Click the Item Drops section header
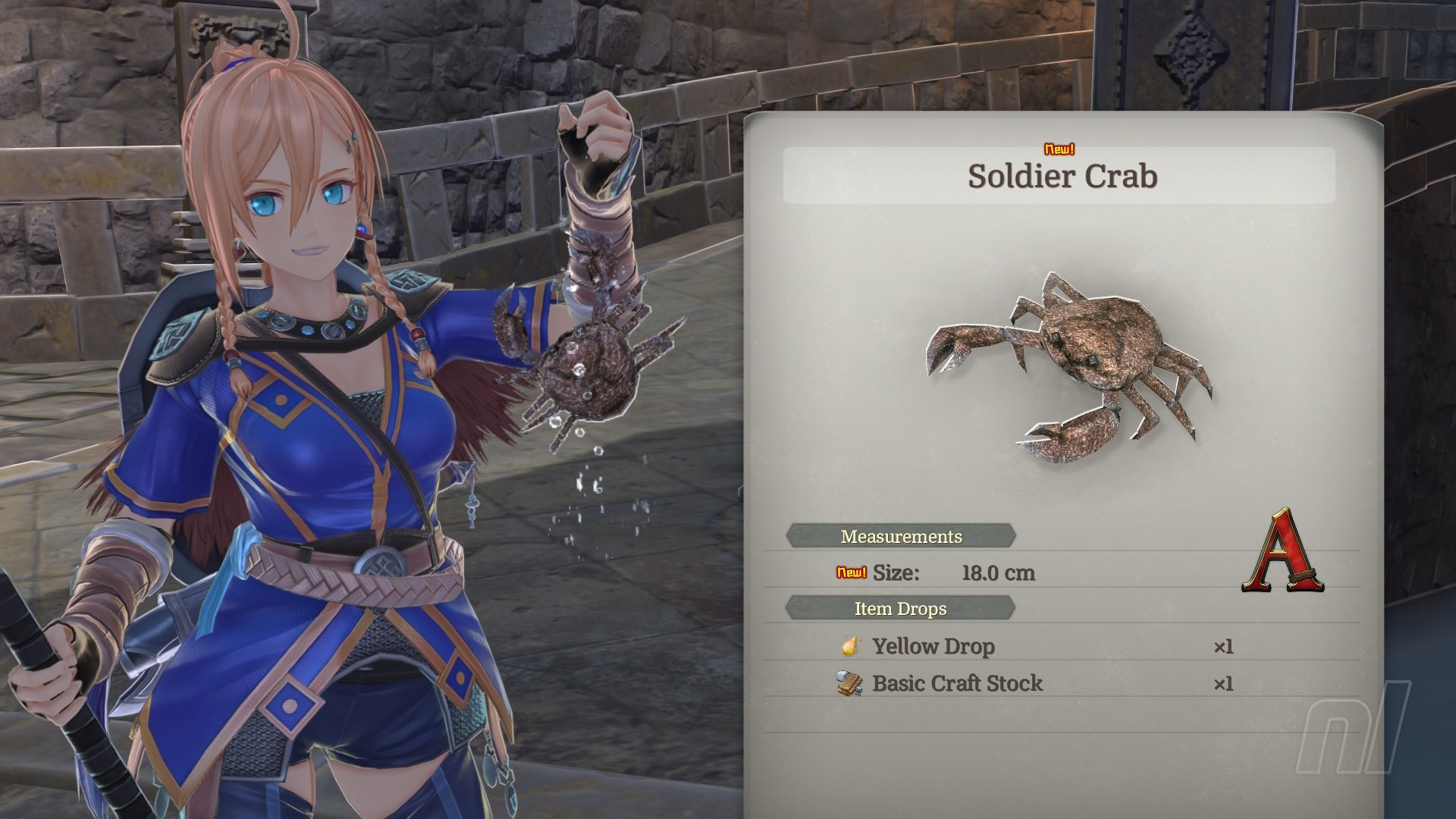 (900, 608)
